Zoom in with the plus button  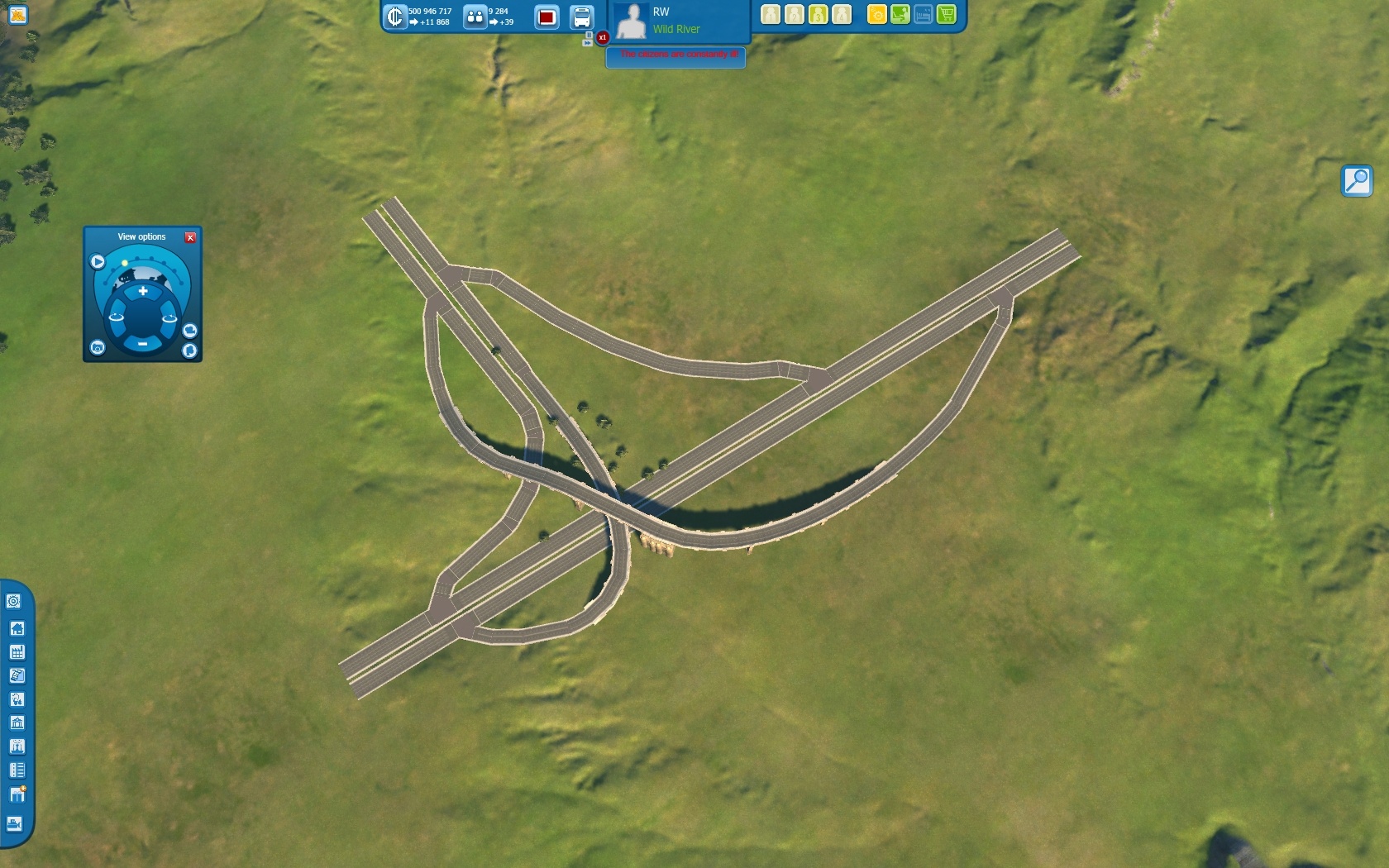[x=143, y=291]
